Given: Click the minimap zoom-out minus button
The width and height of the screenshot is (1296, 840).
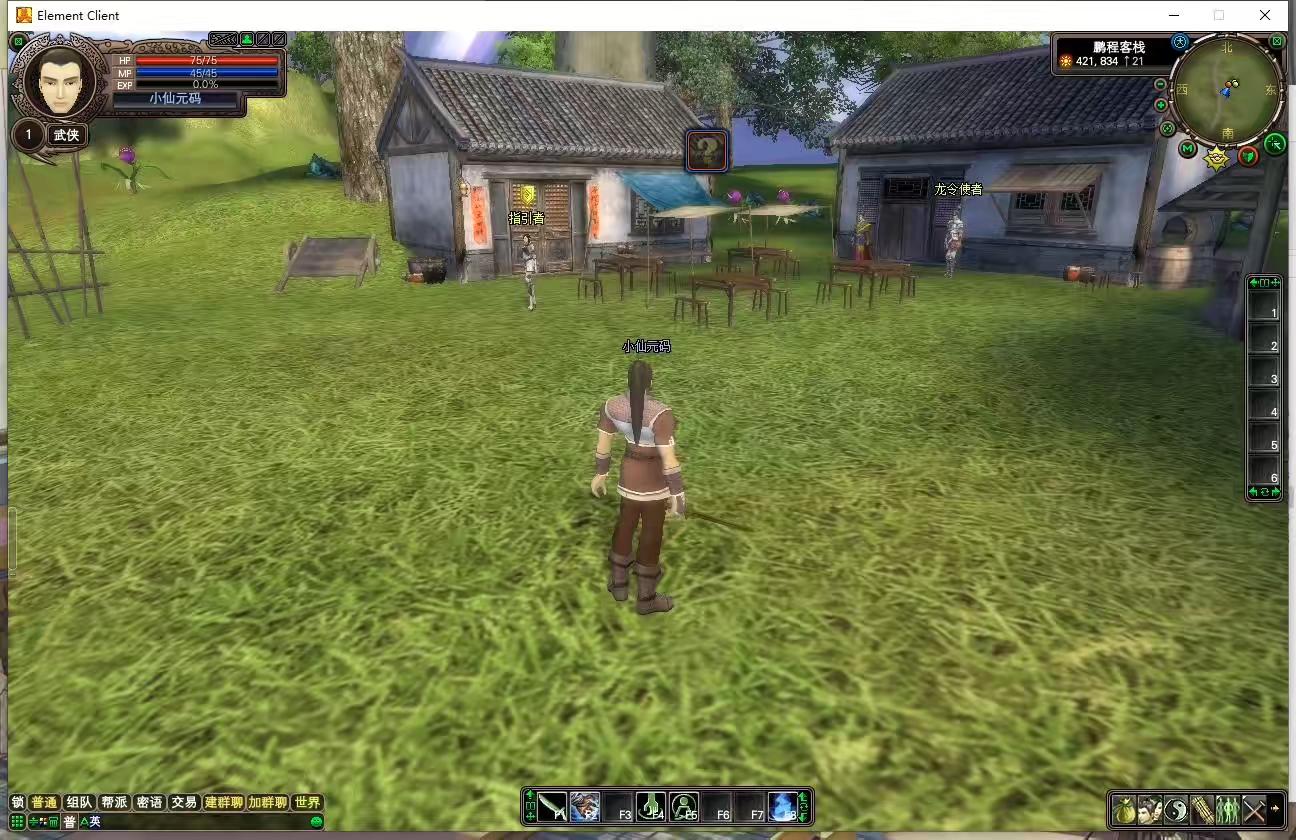Looking at the screenshot, I should tap(1160, 85).
